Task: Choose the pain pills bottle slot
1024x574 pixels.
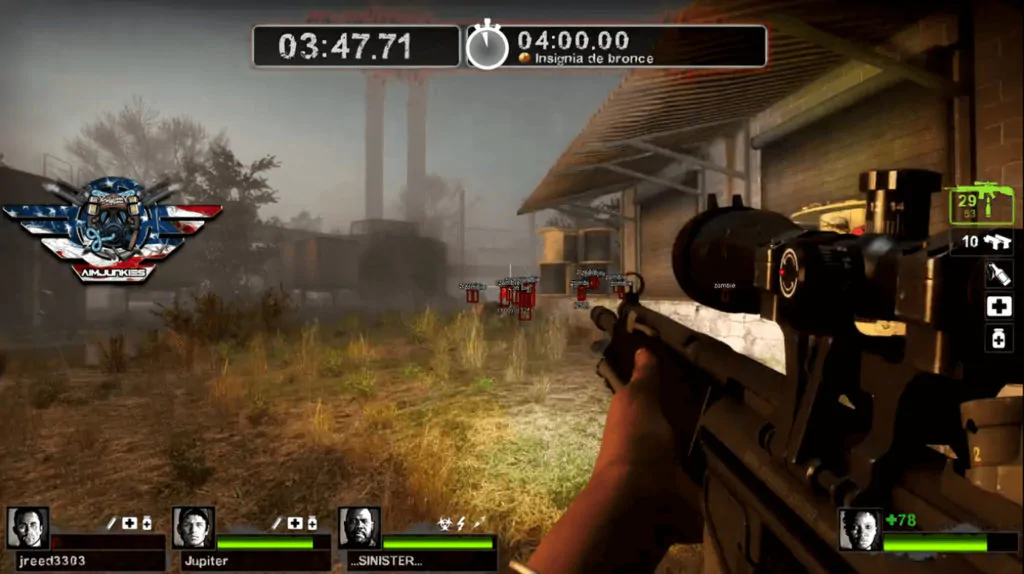Action: coord(998,339)
